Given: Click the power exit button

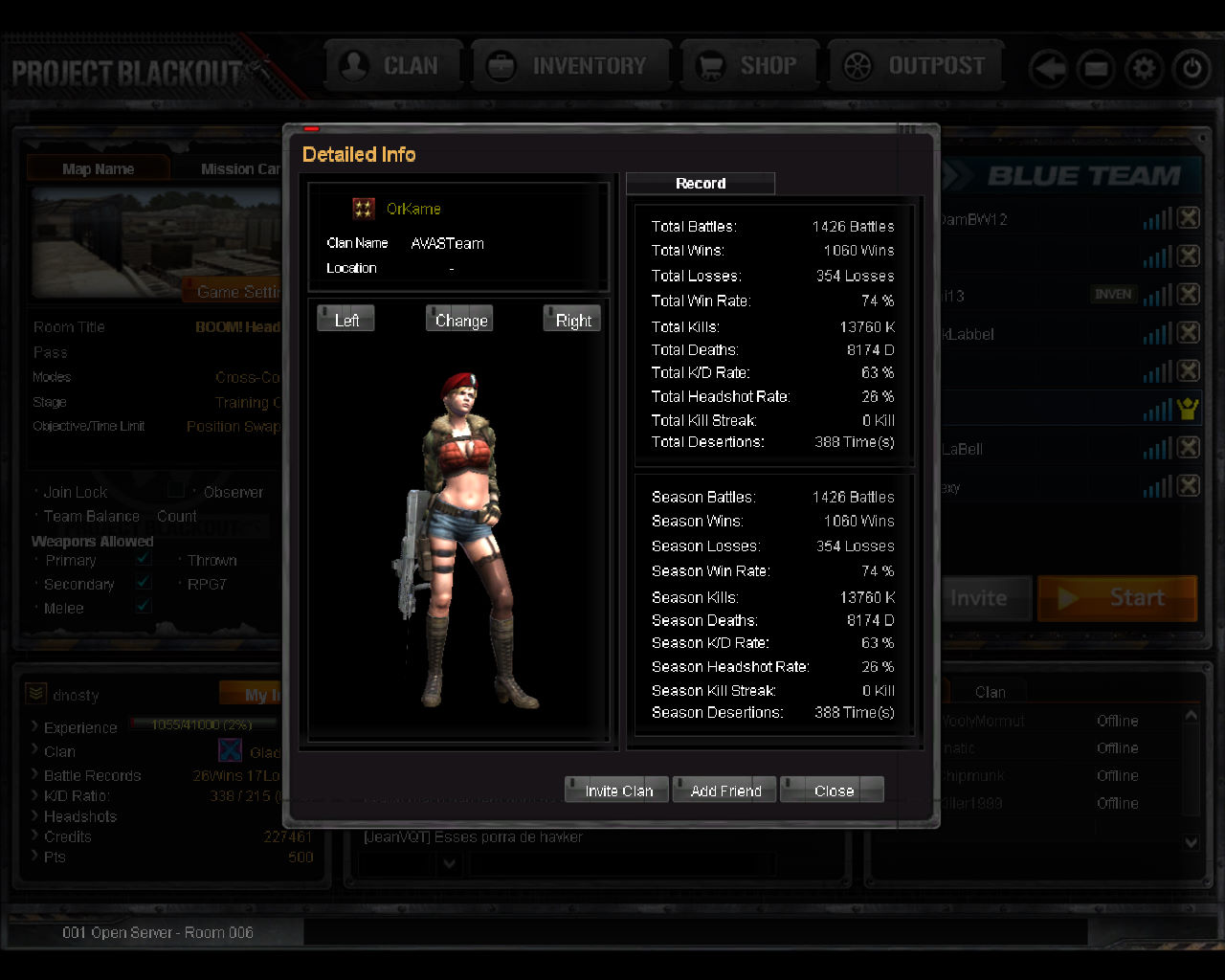Looking at the screenshot, I should [x=1192, y=69].
